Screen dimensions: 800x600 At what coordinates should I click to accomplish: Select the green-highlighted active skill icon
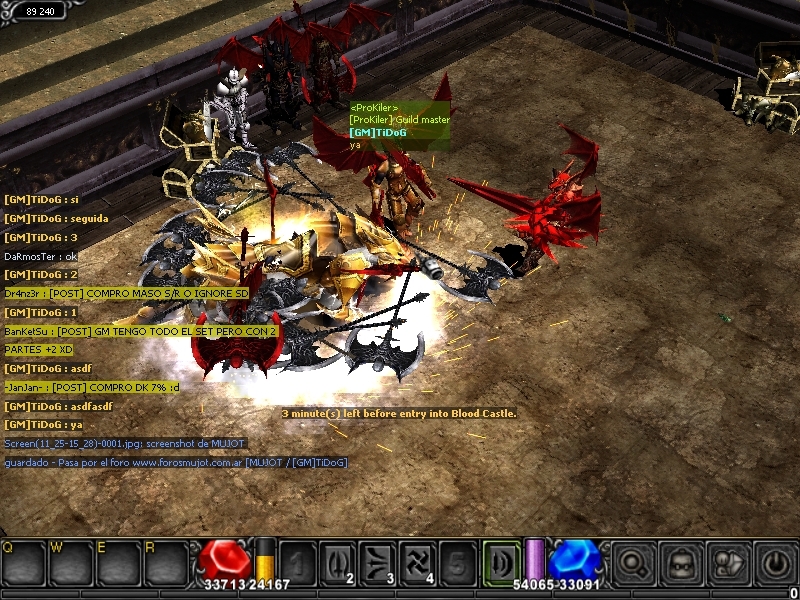pos(500,561)
